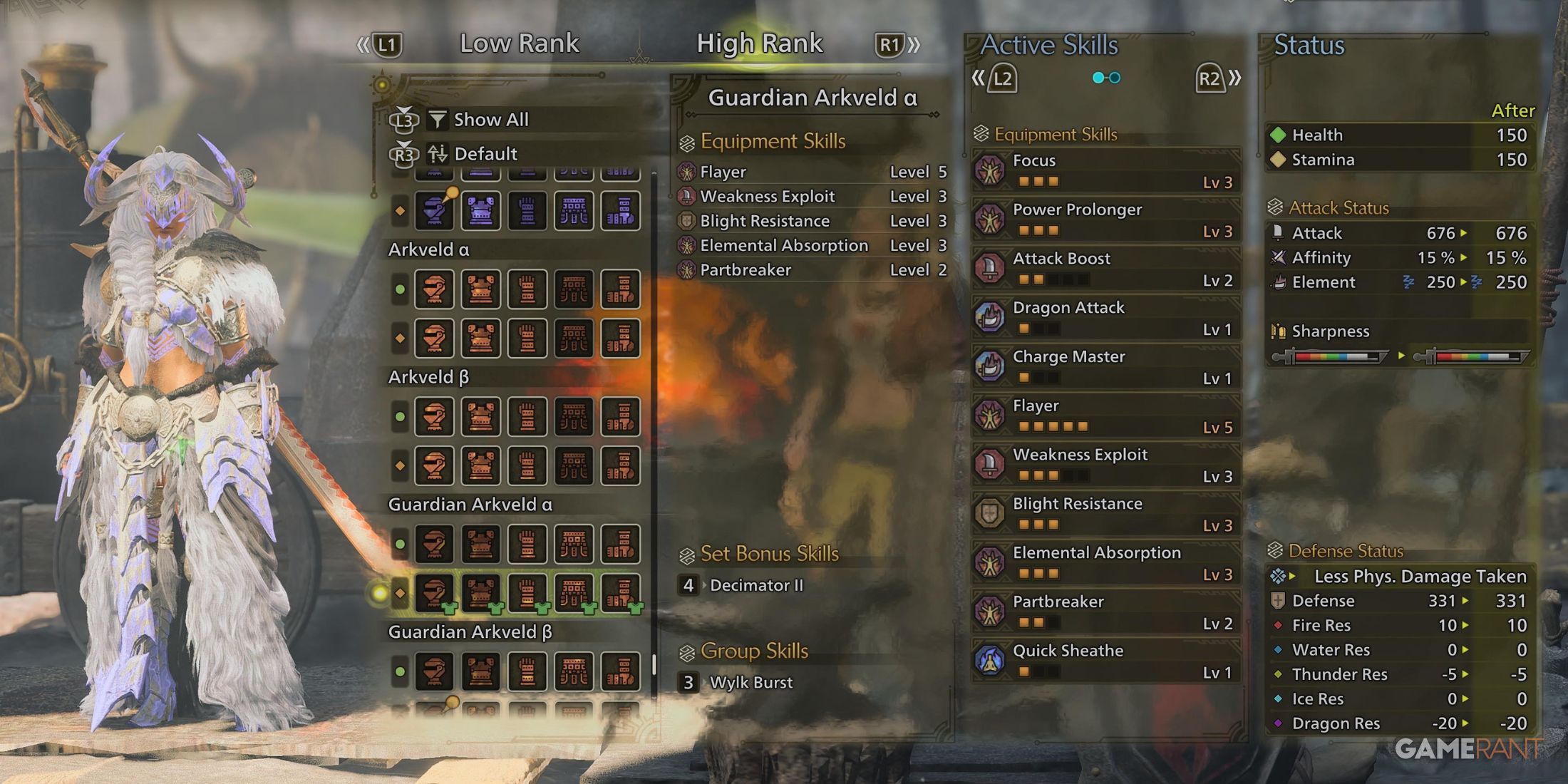This screenshot has width=1568, height=784.
Task: Click the second Active Skills page dot
Action: pyautogui.click(x=1113, y=78)
